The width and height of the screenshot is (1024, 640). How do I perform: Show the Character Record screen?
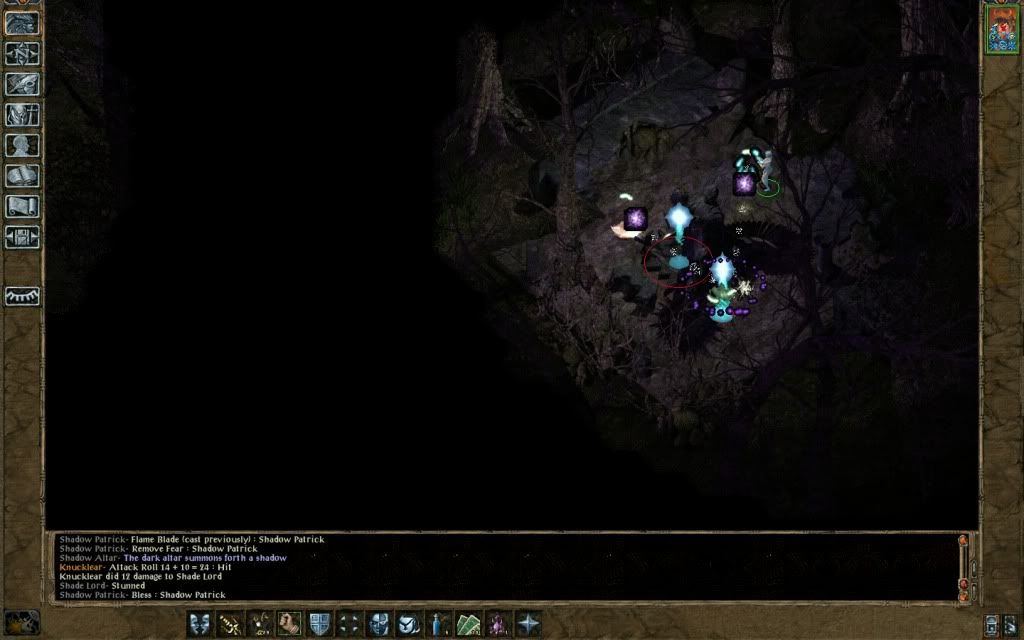(x=22, y=145)
